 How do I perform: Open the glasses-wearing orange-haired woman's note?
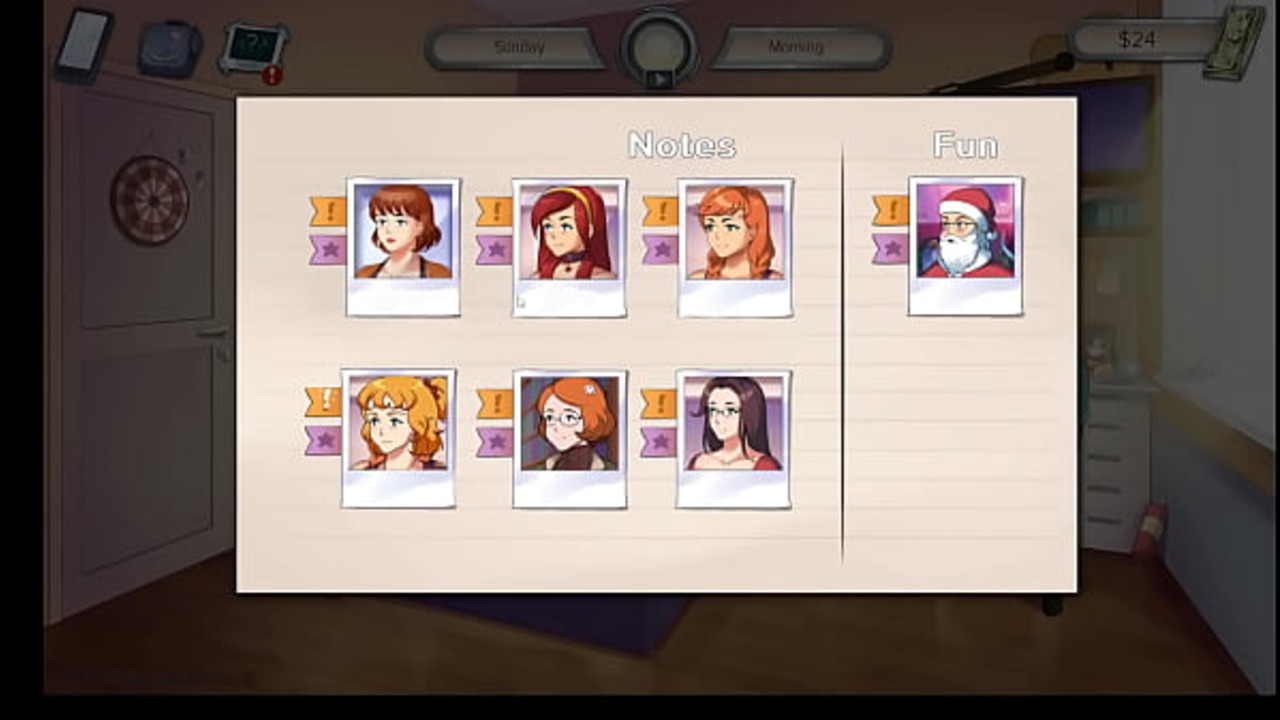[569, 438]
